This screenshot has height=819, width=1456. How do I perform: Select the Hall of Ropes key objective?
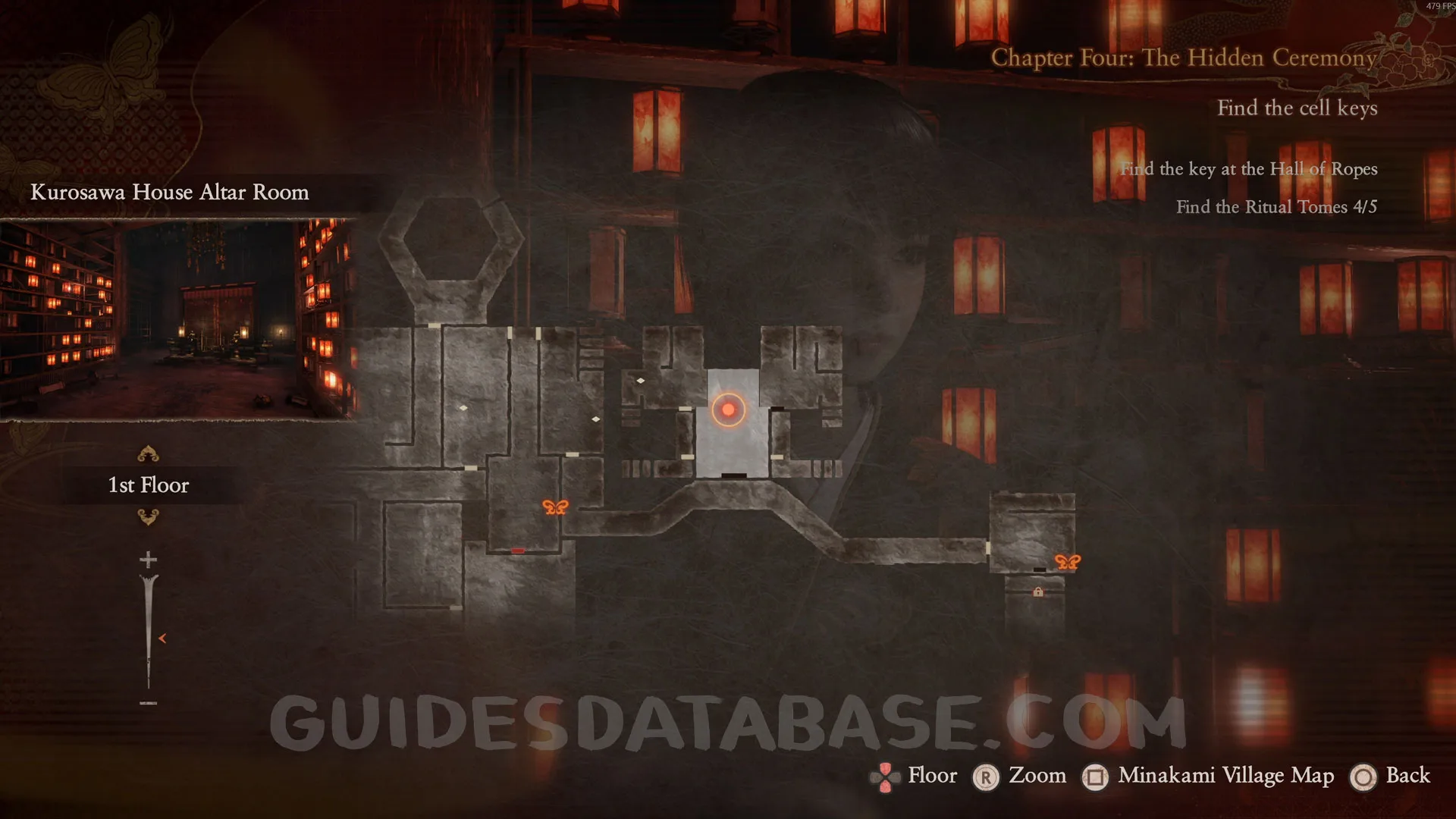[1249, 169]
